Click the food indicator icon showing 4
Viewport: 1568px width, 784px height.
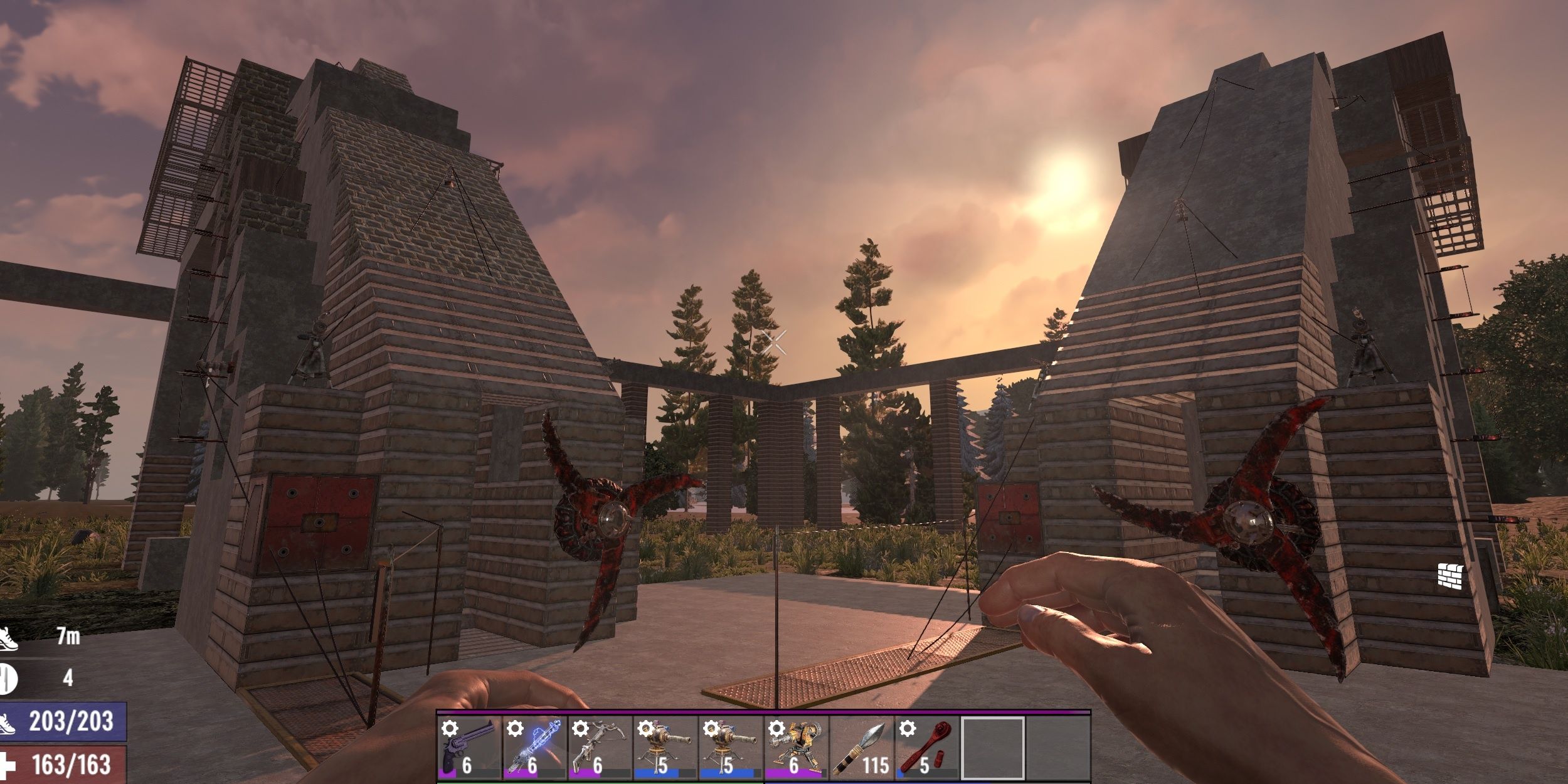tap(8, 679)
